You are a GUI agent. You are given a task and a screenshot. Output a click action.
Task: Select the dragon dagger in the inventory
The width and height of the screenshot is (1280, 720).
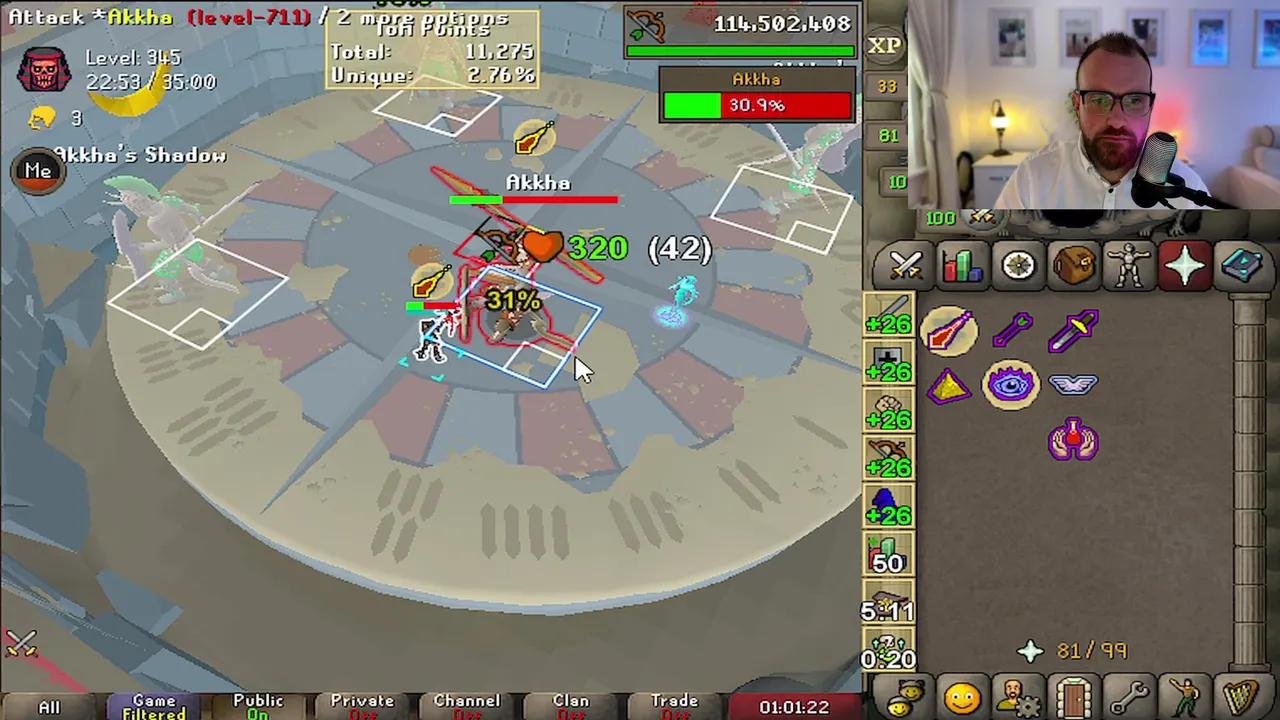pos(1075,330)
